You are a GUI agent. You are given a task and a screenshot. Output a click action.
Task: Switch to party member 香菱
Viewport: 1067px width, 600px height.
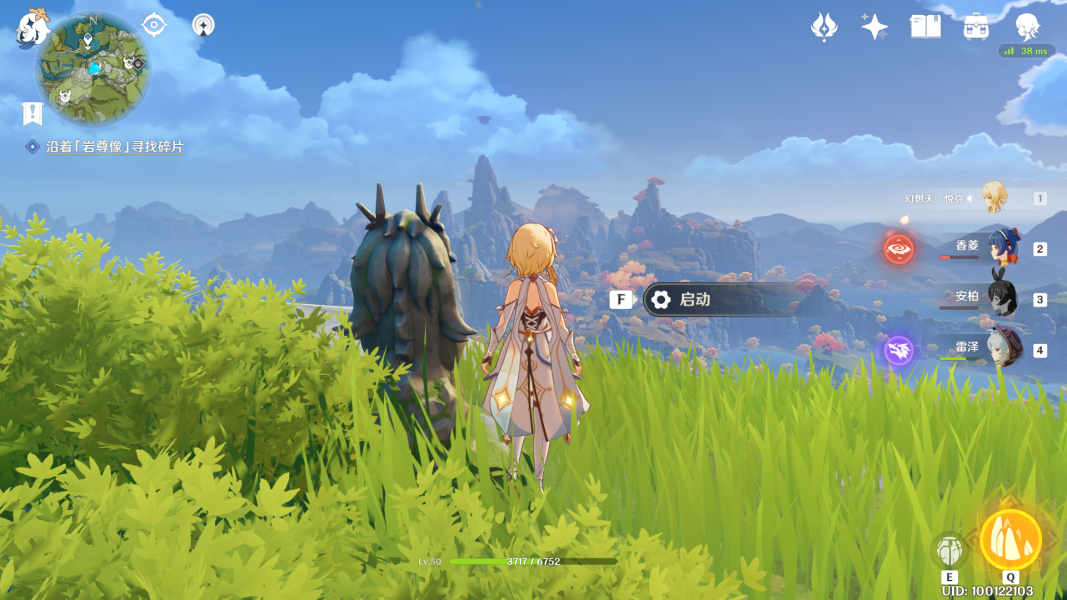(1001, 248)
